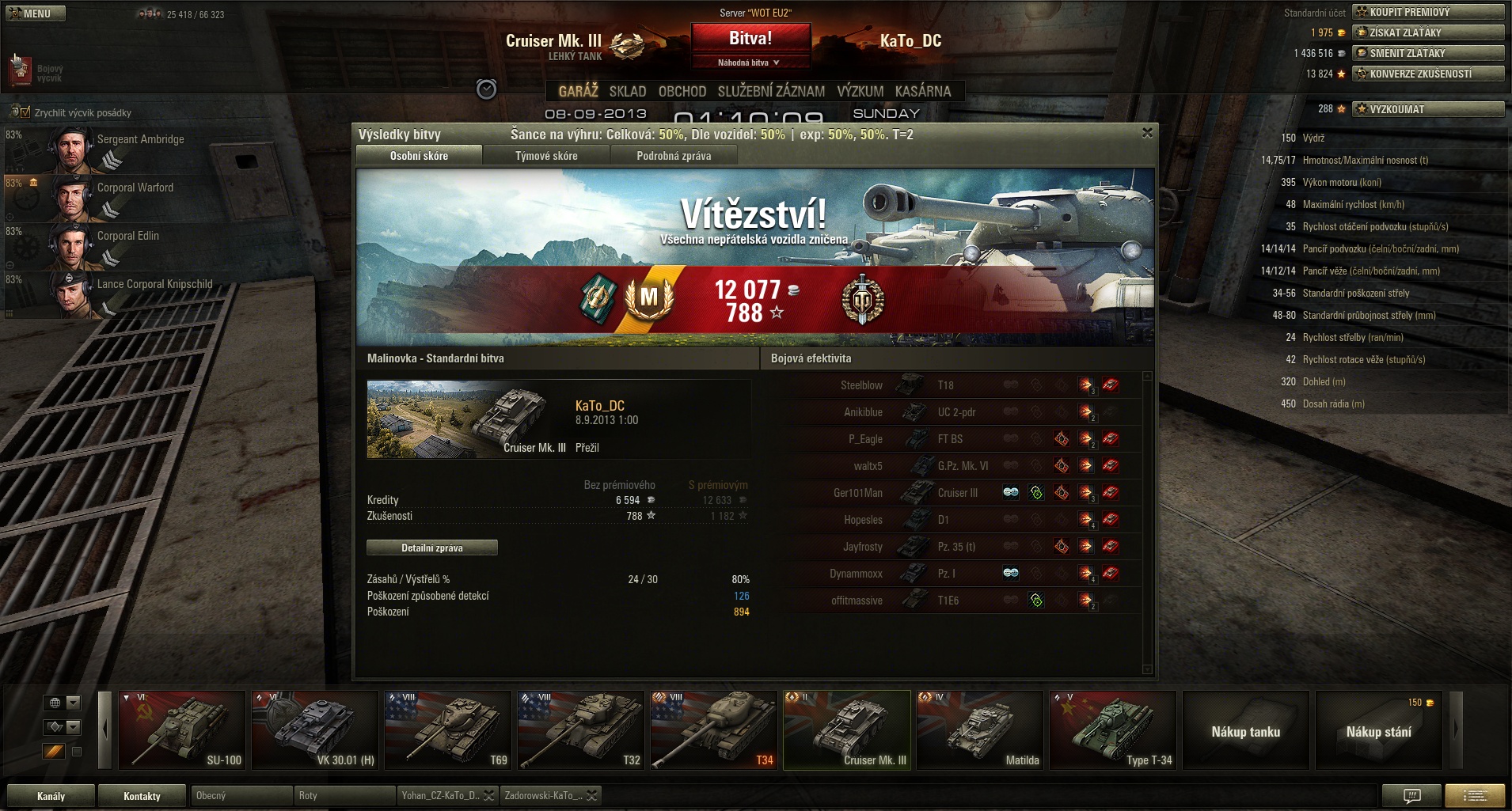Go to the SKLAD section

coord(628,91)
